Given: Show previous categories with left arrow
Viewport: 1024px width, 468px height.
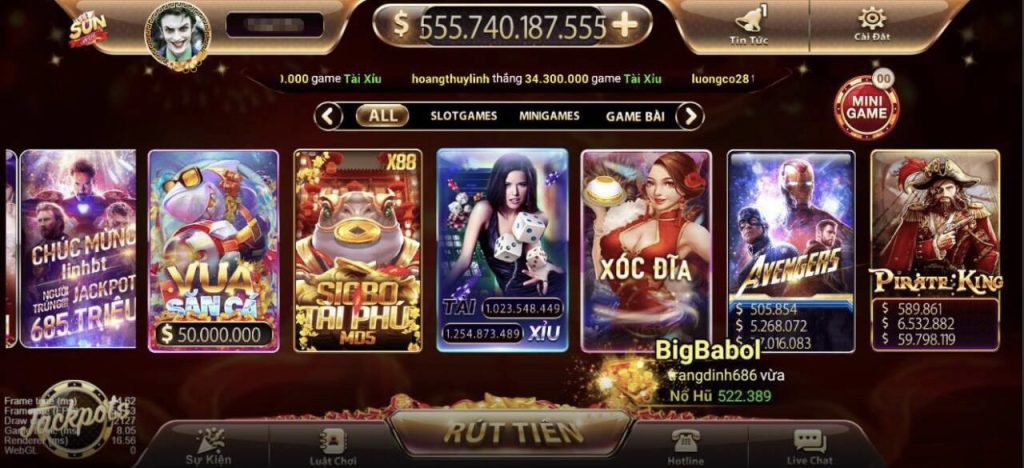Looking at the screenshot, I should [x=329, y=116].
